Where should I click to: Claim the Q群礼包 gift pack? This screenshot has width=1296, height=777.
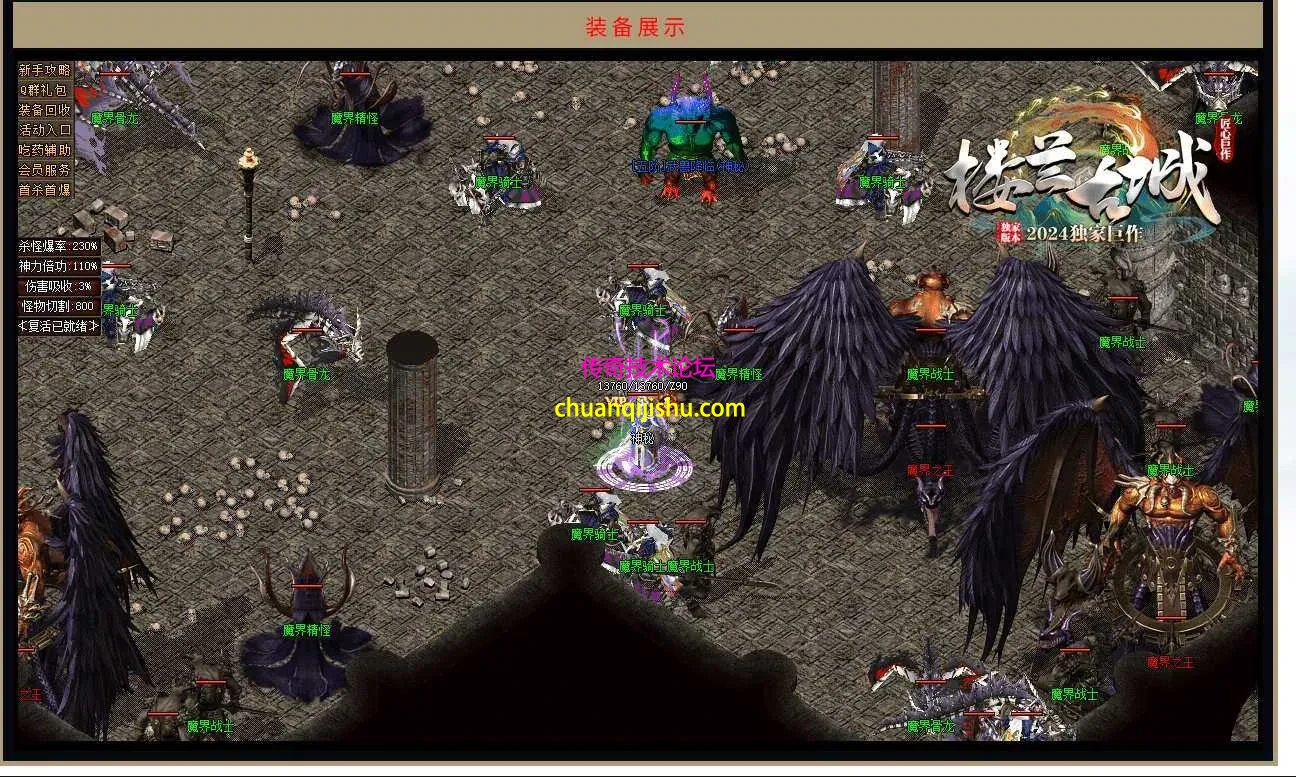pyautogui.click(x=45, y=90)
